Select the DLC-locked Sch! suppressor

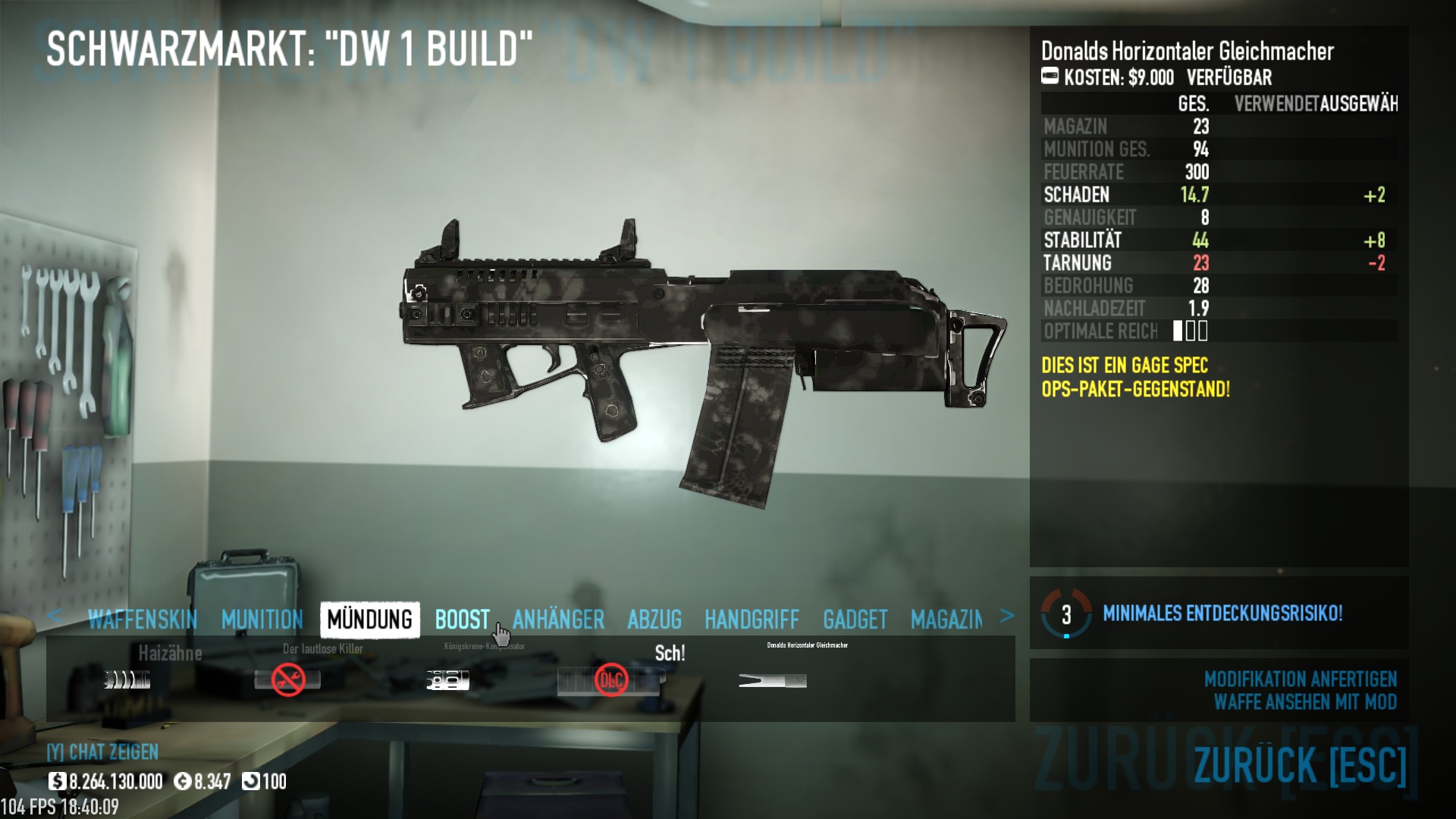click(x=610, y=679)
